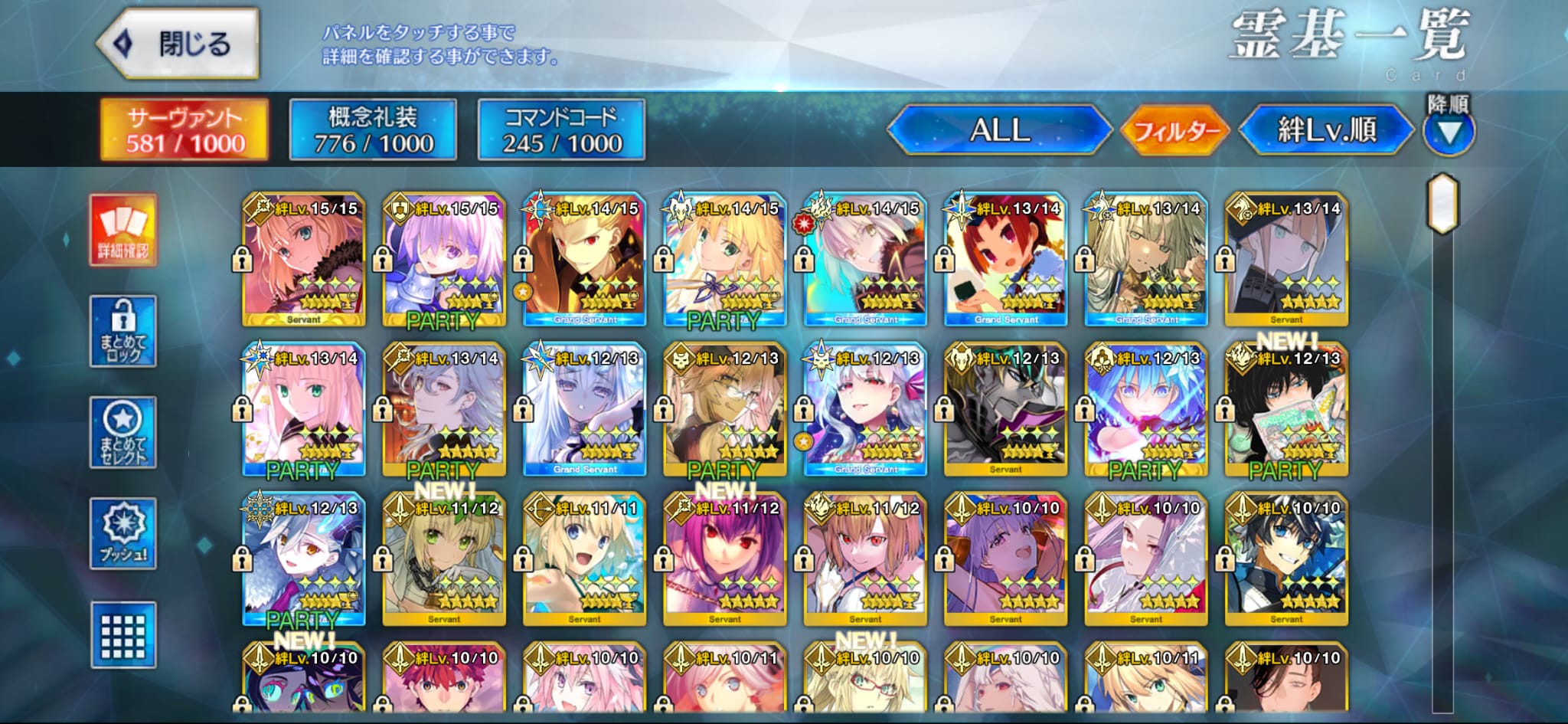Open the NEW manga-reading servant card
Image resolution: width=1568 pixels, height=724 pixels.
(x=1286, y=410)
